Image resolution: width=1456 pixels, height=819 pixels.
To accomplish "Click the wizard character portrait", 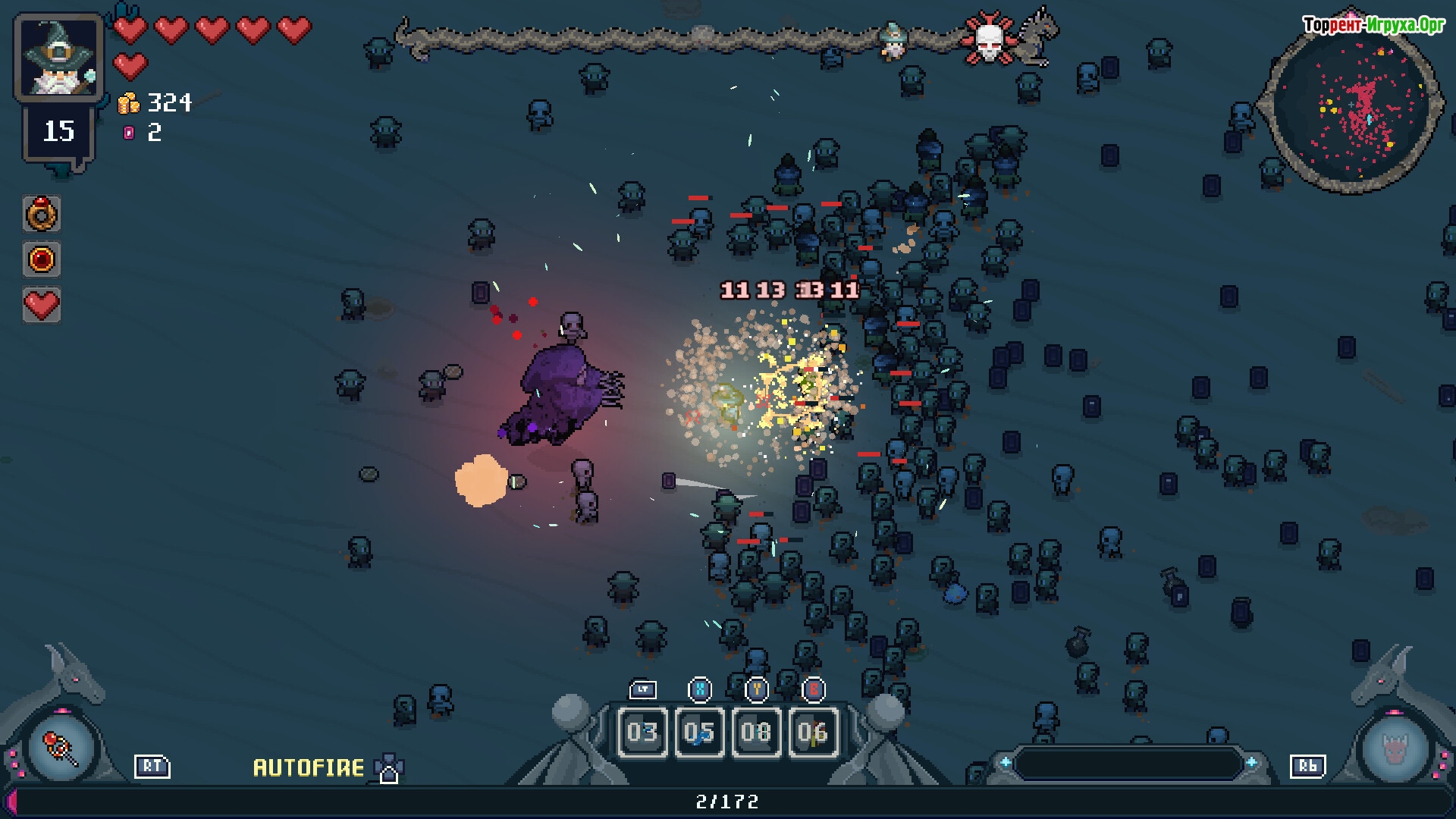I will coord(58,58).
